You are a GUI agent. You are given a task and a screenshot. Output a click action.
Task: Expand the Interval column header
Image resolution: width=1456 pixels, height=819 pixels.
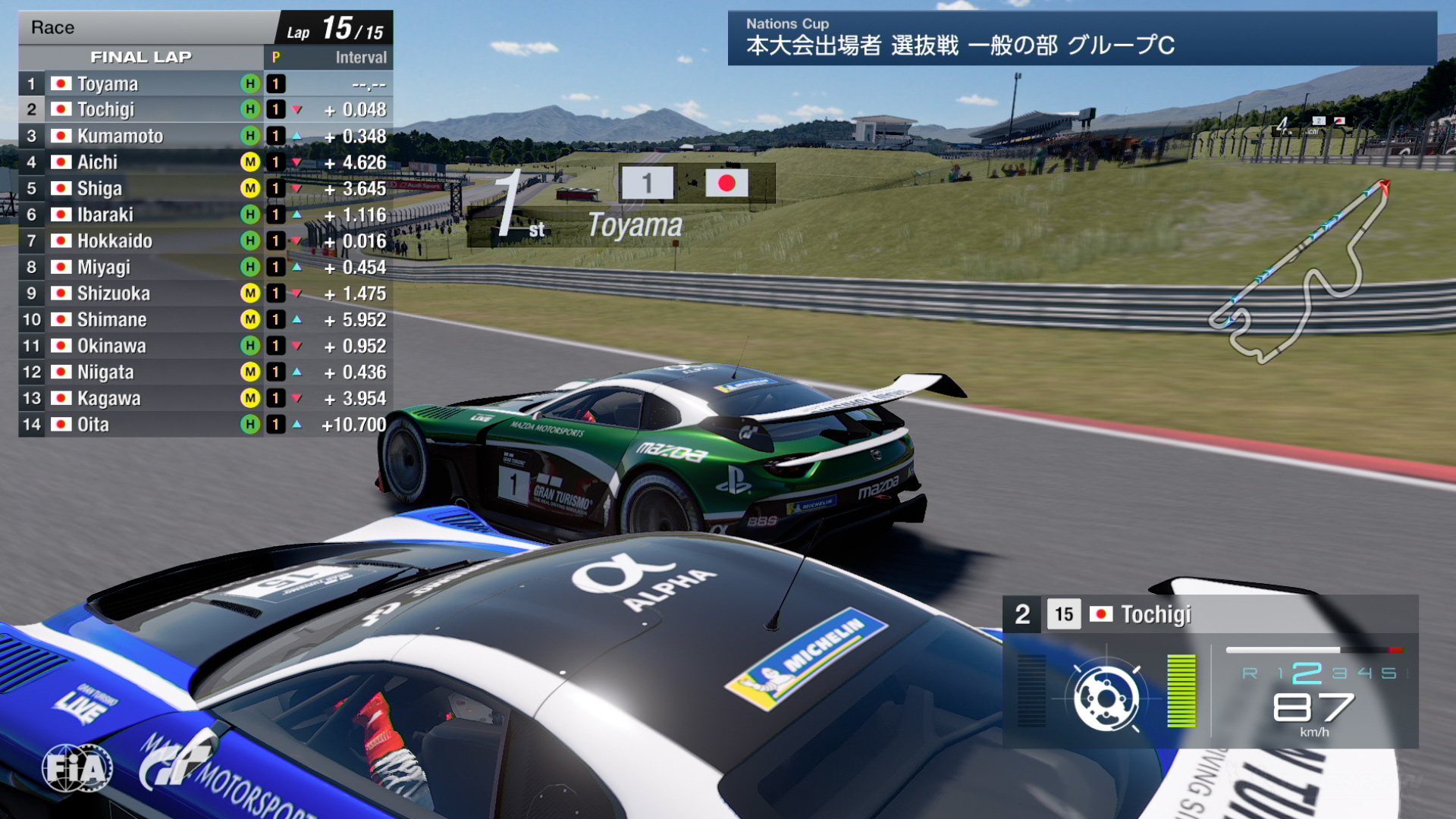tap(360, 57)
